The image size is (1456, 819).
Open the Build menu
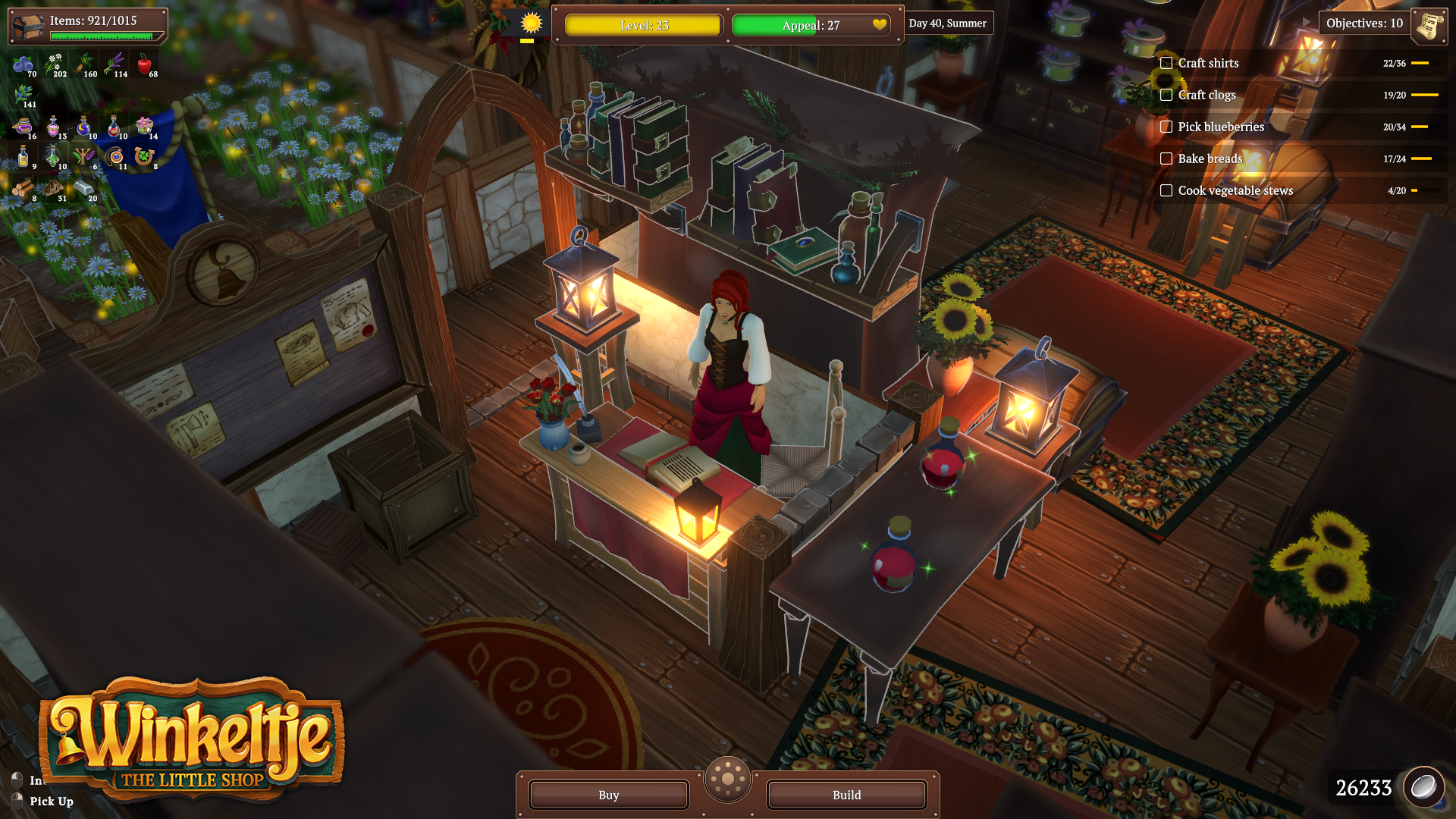click(846, 795)
